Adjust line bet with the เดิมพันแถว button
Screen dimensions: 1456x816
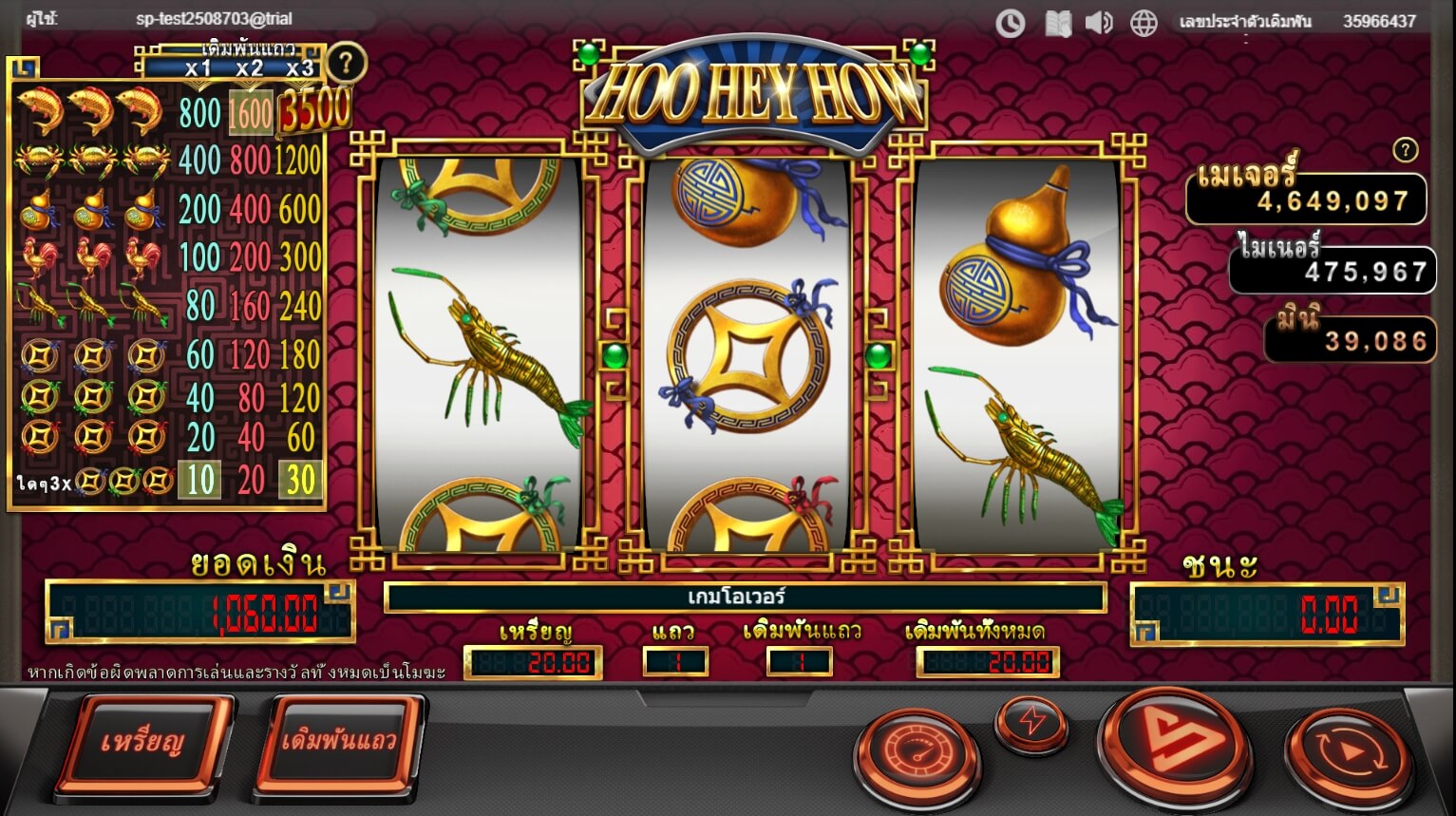pyautogui.click(x=338, y=742)
